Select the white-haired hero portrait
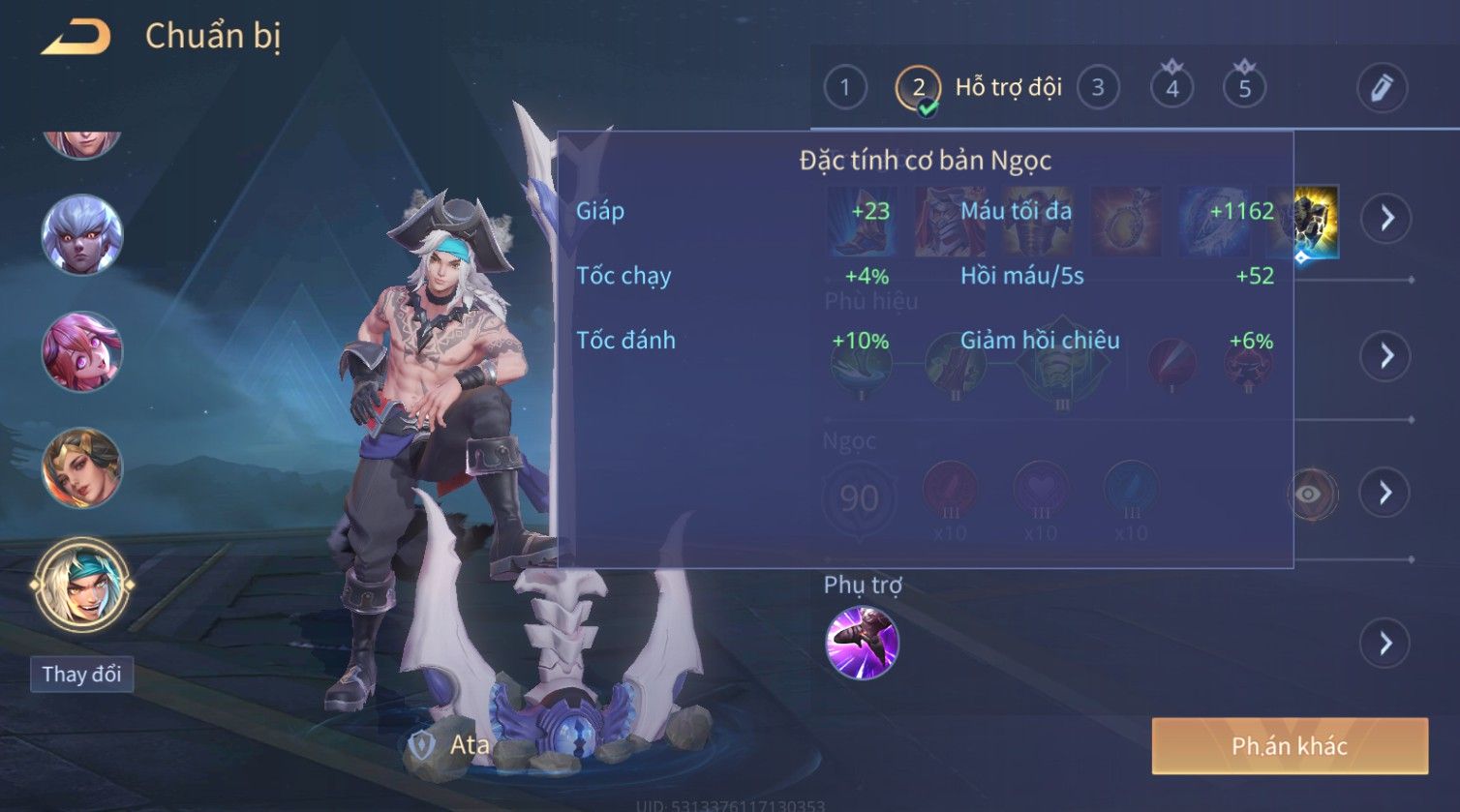The height and width of the screenshot is (812, 1460). coord(82,235)
